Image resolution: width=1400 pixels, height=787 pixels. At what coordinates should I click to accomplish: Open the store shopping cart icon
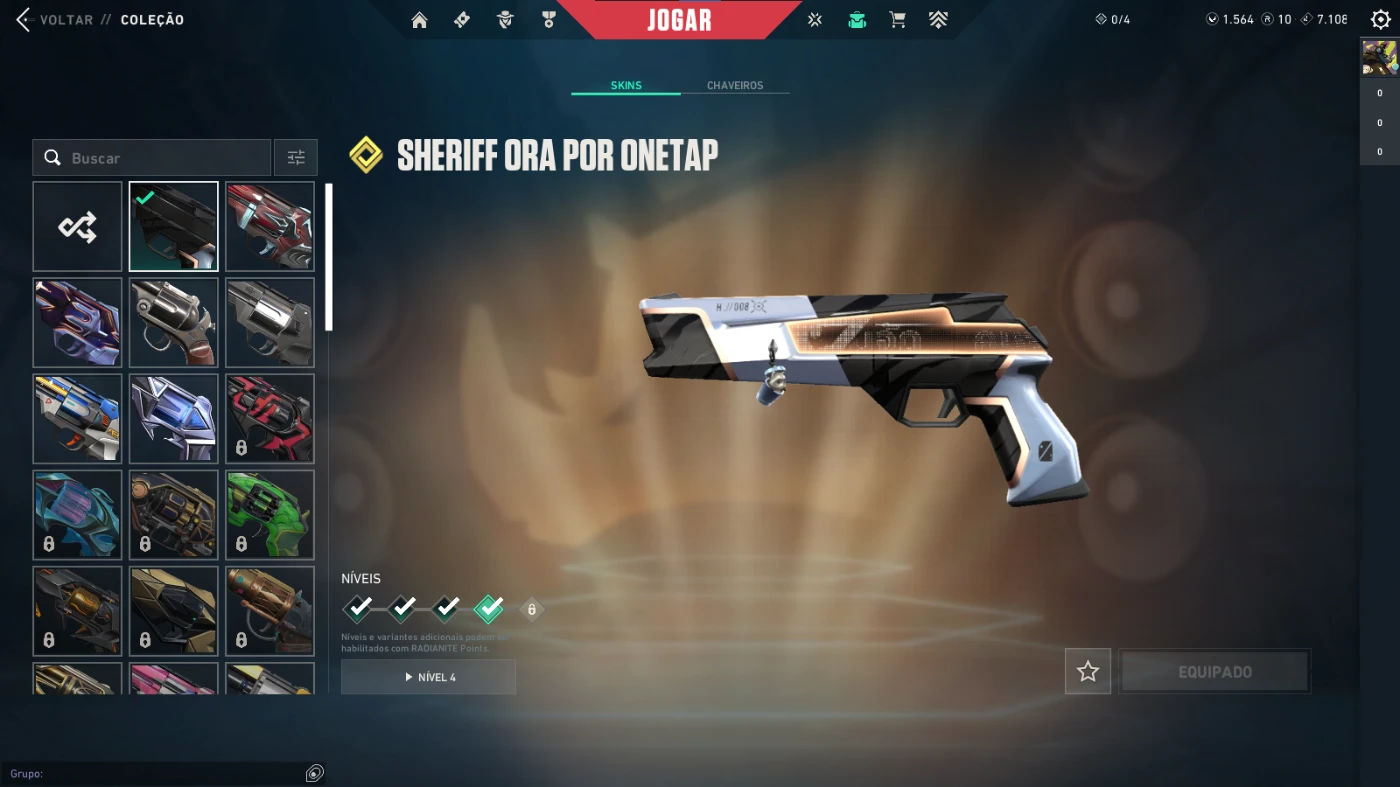(x=897, y=20)
